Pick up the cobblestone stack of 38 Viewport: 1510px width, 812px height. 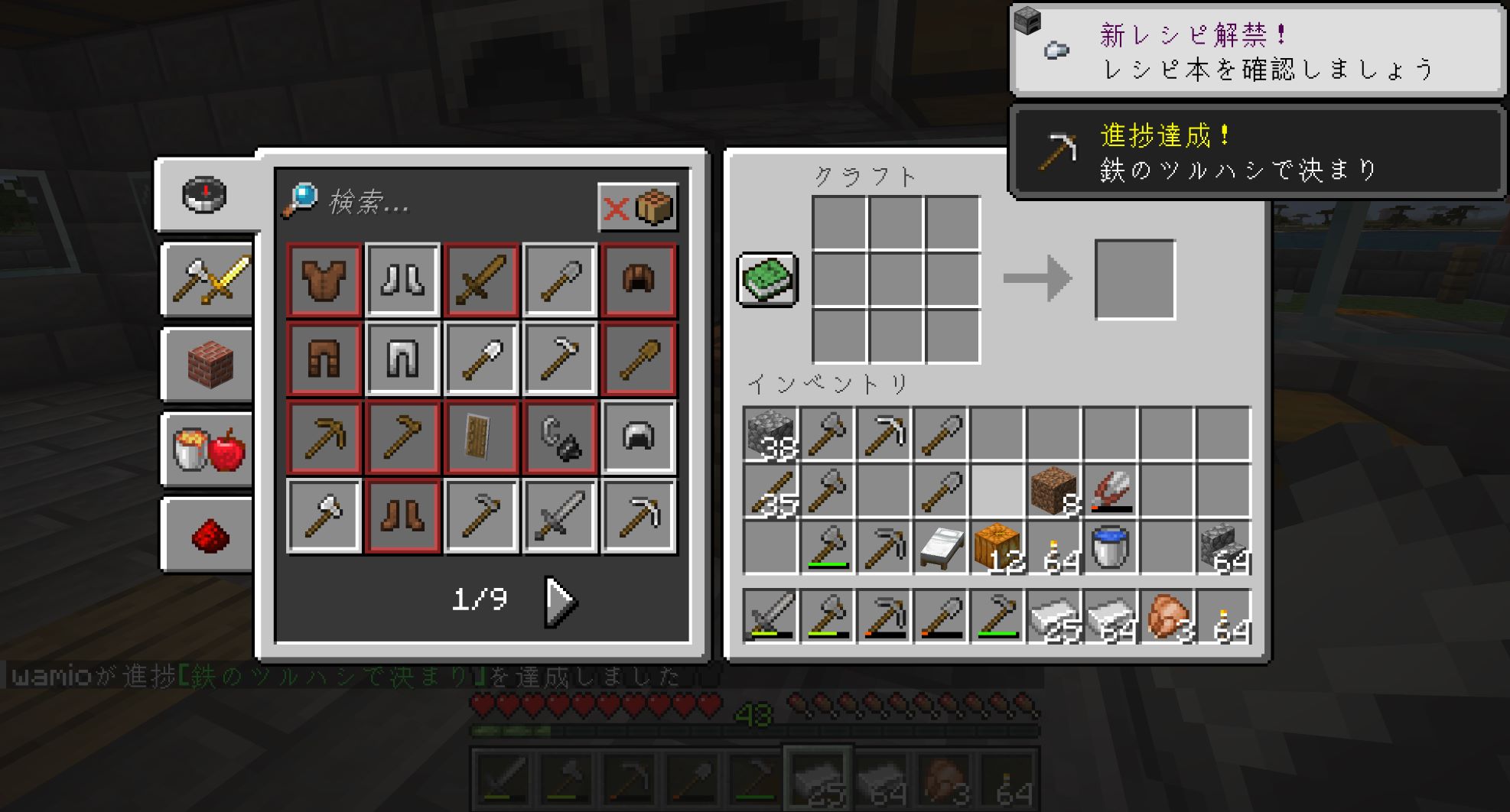[x=770, y=434]
